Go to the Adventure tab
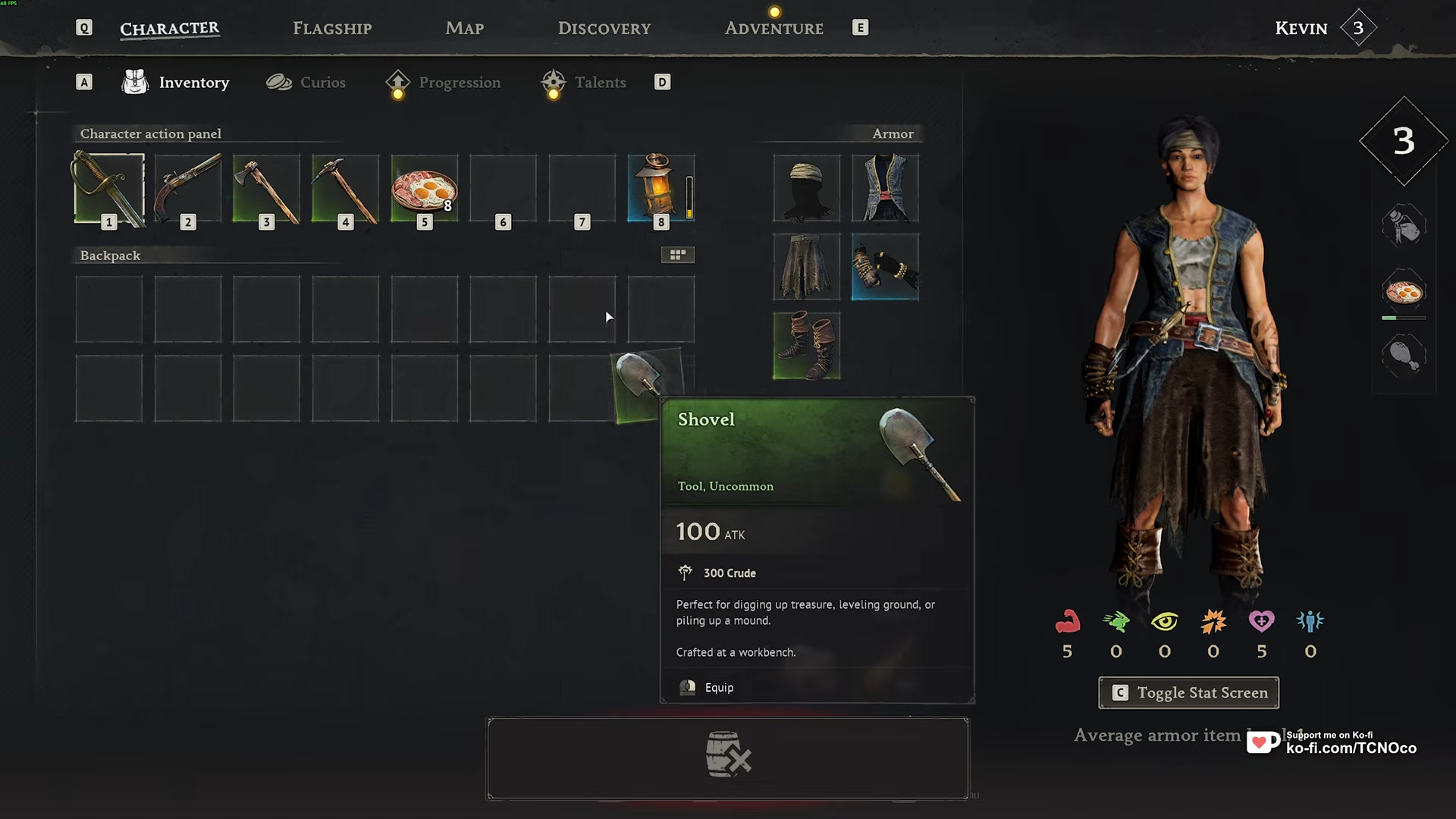Image resolution: width=1456 pixels, height=819 pixels. 773,29
